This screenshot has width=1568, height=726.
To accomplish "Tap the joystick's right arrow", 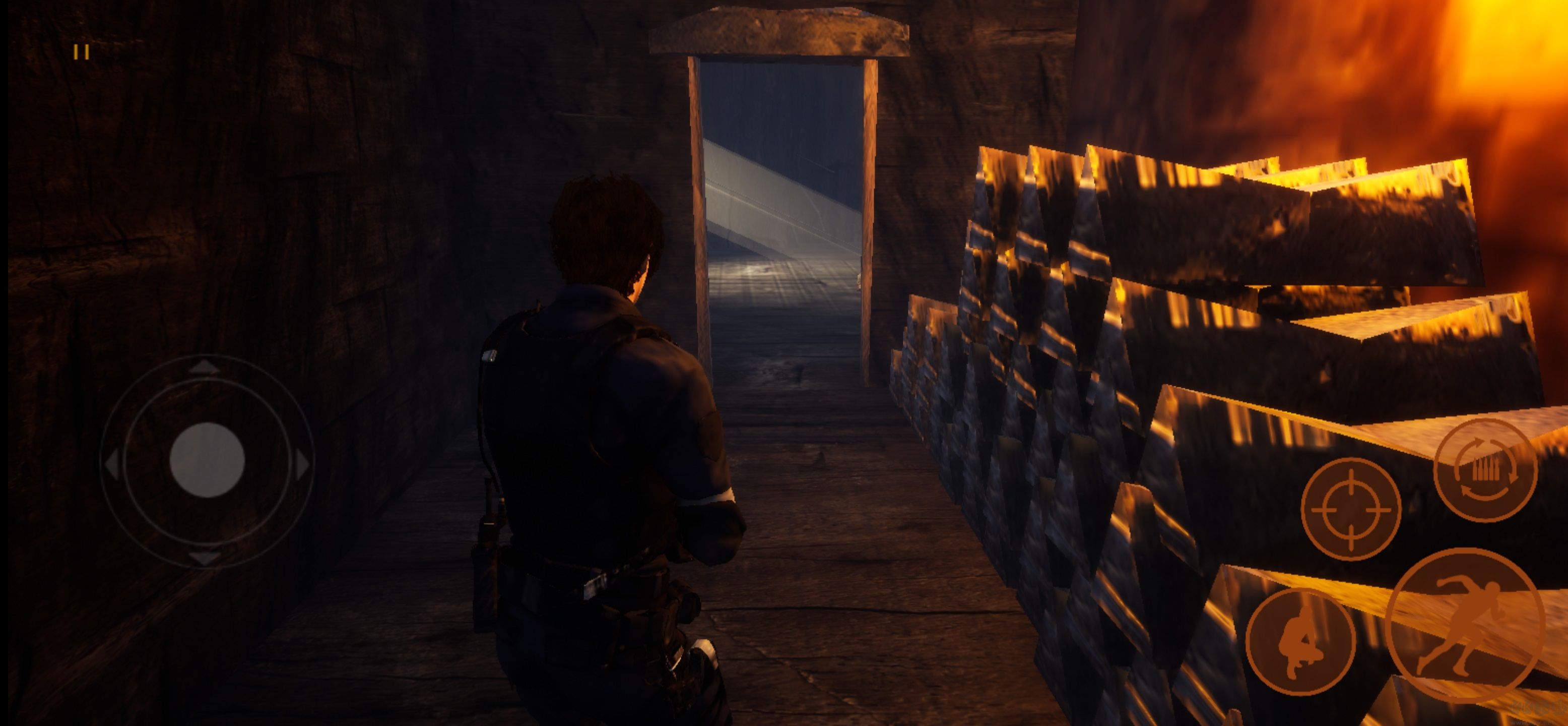I will pos(302,465).
